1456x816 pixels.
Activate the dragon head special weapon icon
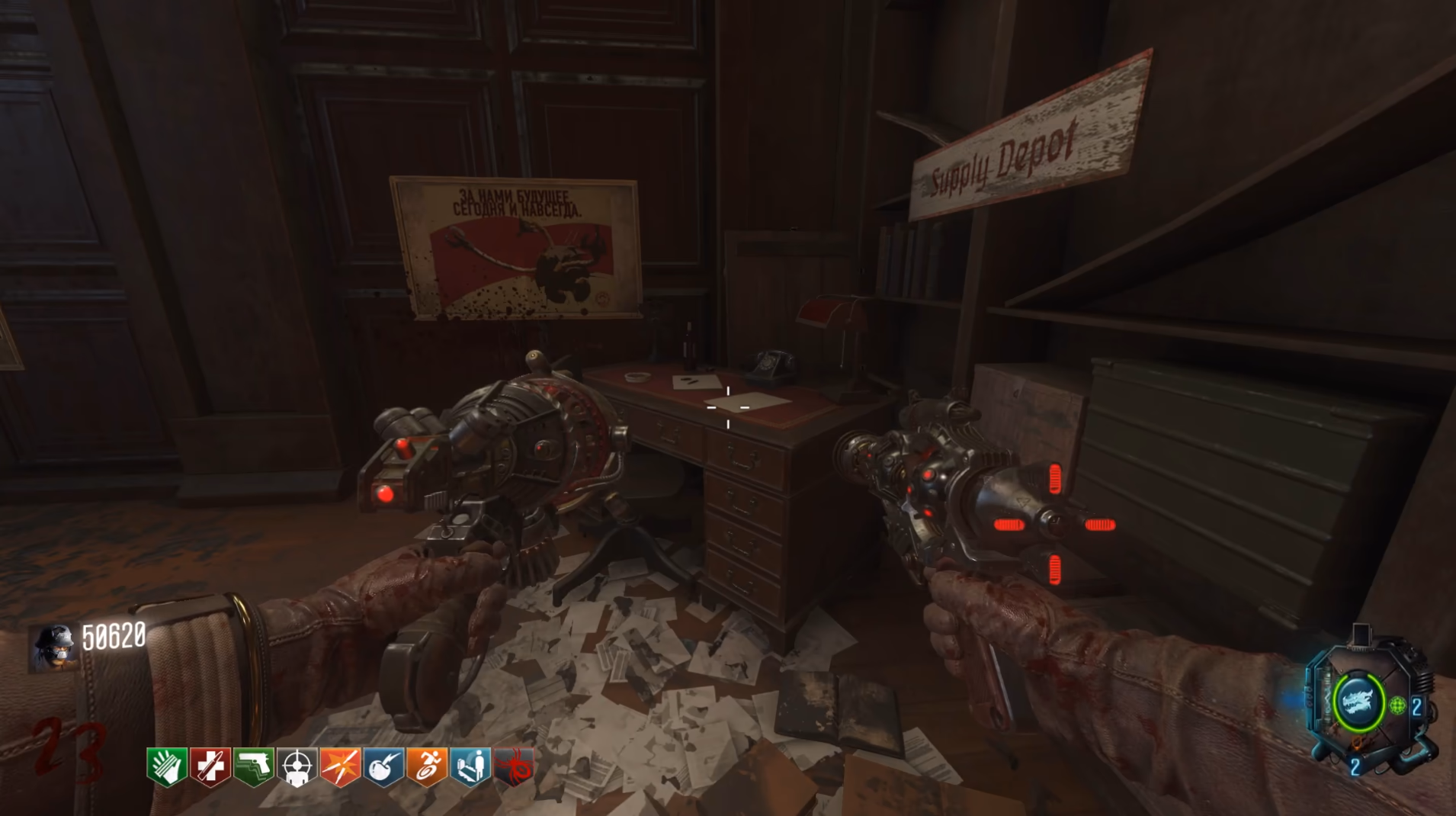coord(1358,701)
